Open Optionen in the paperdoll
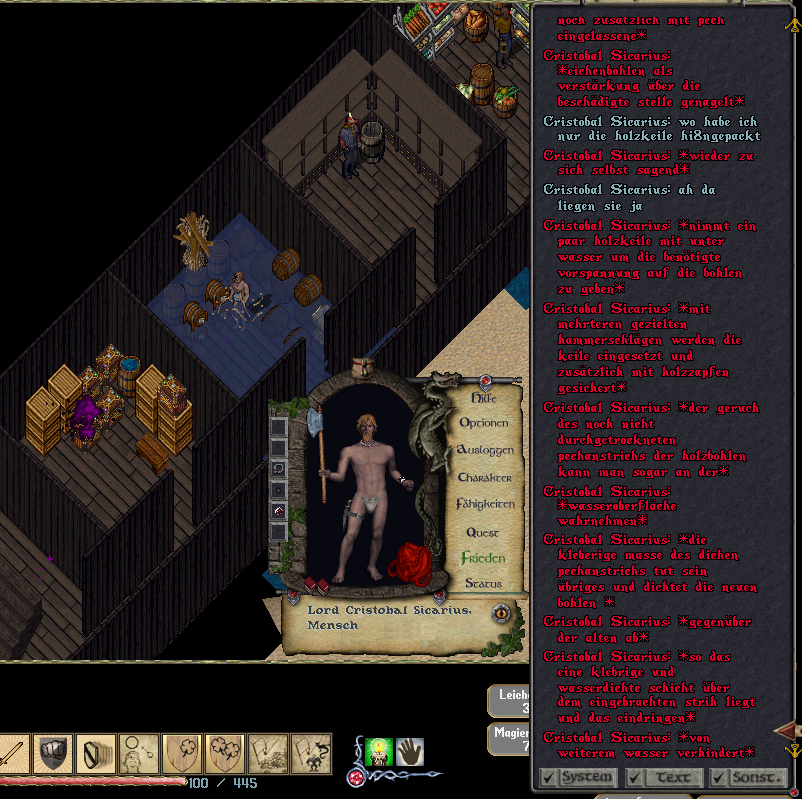This screenshot has height=799, width=802. tap(483, 423)
